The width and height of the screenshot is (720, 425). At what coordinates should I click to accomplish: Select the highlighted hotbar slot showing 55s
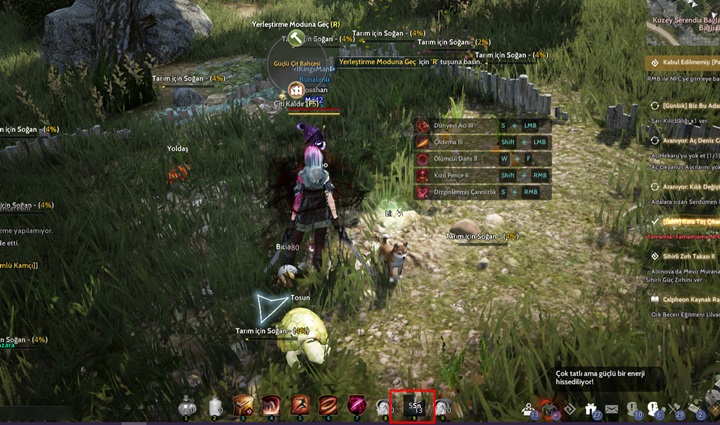tap(413, 405)
